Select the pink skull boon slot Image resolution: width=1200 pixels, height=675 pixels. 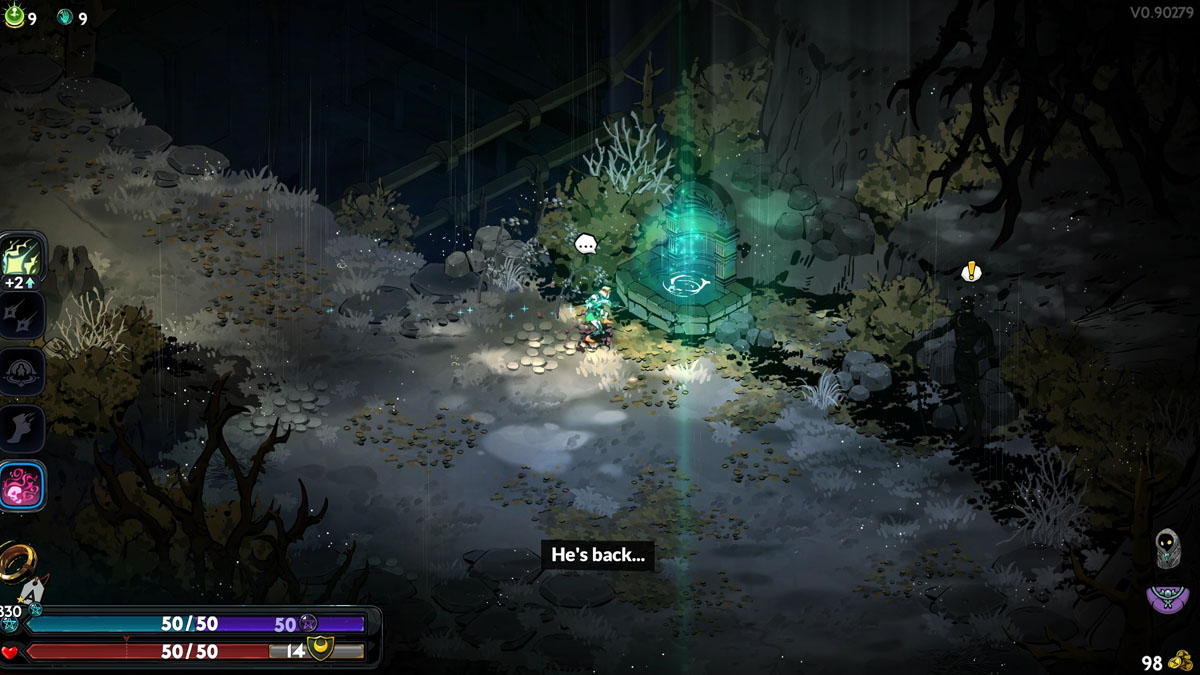(x=22, y=487)
